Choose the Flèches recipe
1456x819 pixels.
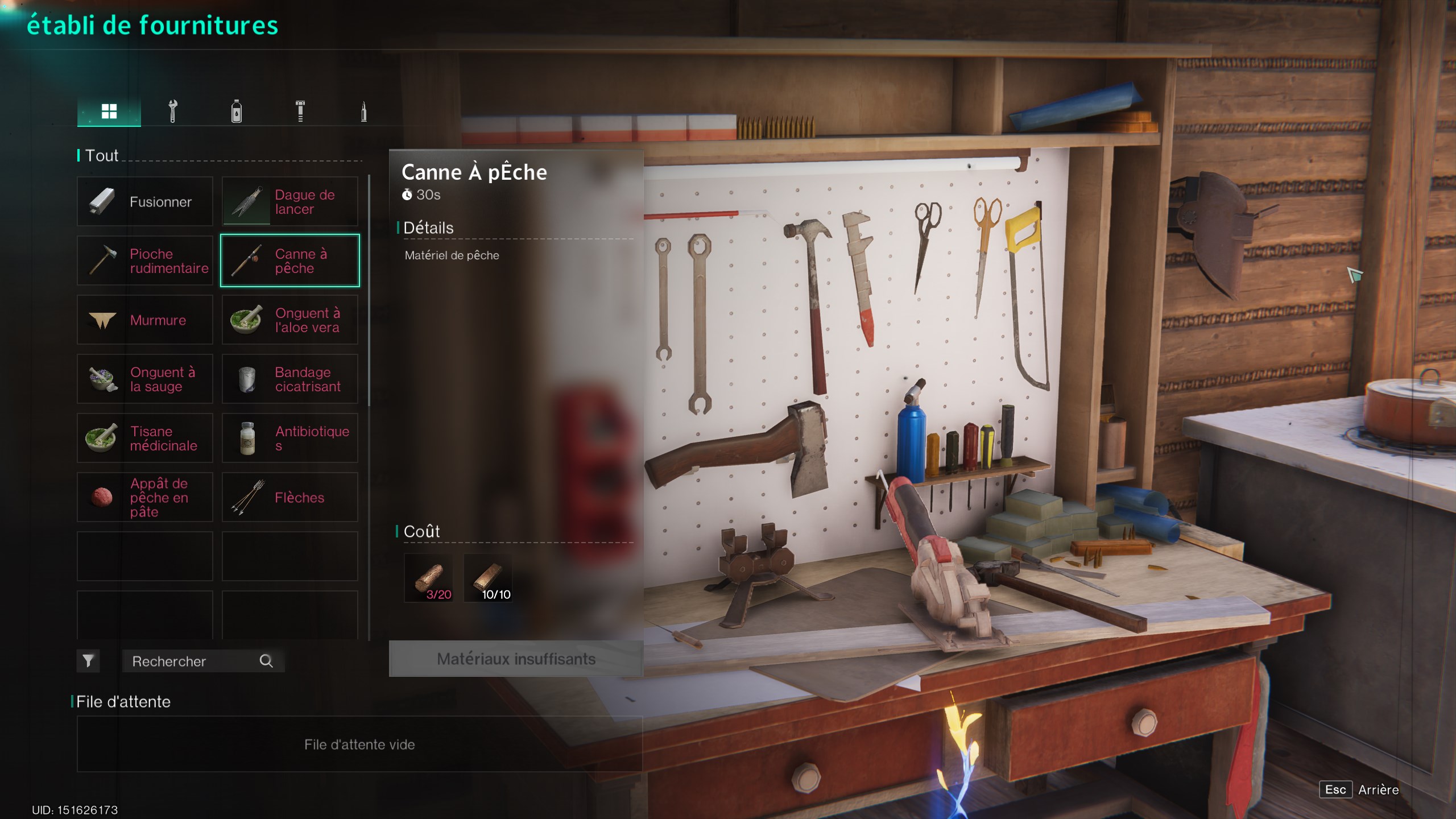tap(290, 497)
